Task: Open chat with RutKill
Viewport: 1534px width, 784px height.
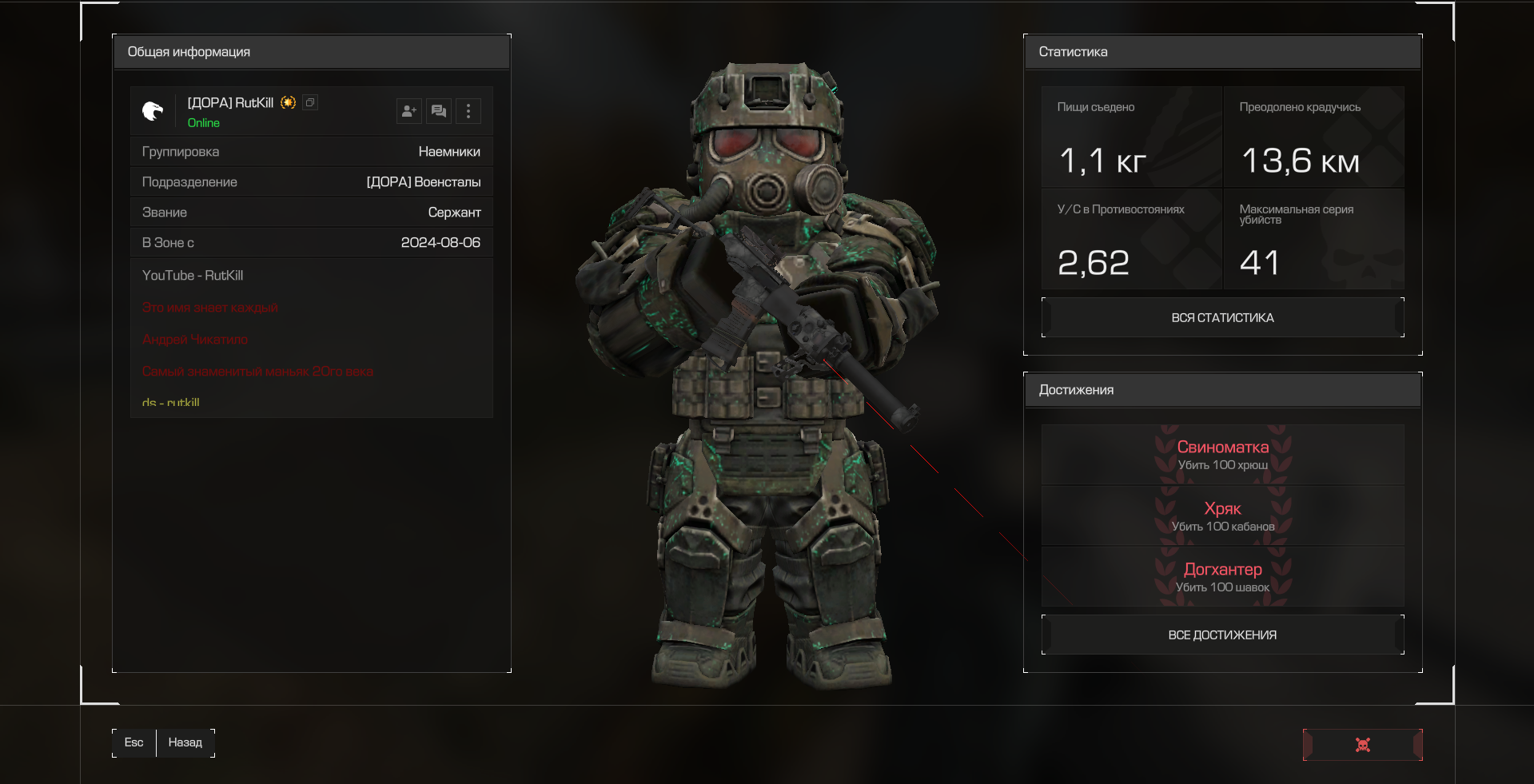Action: 439,111
